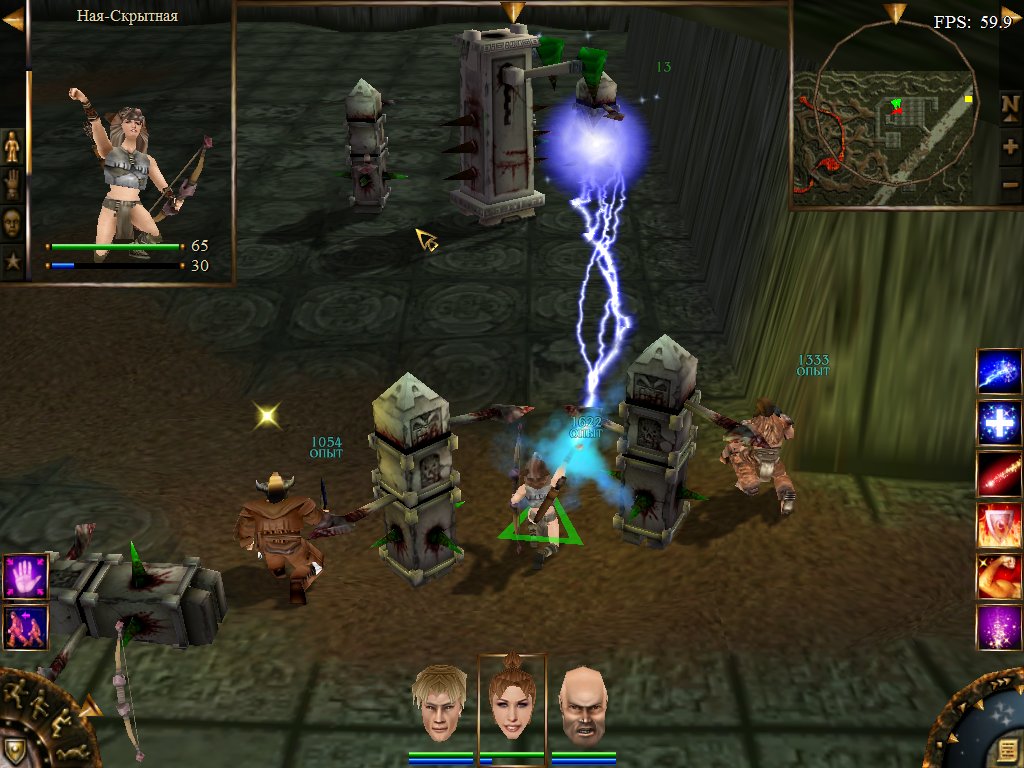Open the face portrait tab

coord(12,222)
